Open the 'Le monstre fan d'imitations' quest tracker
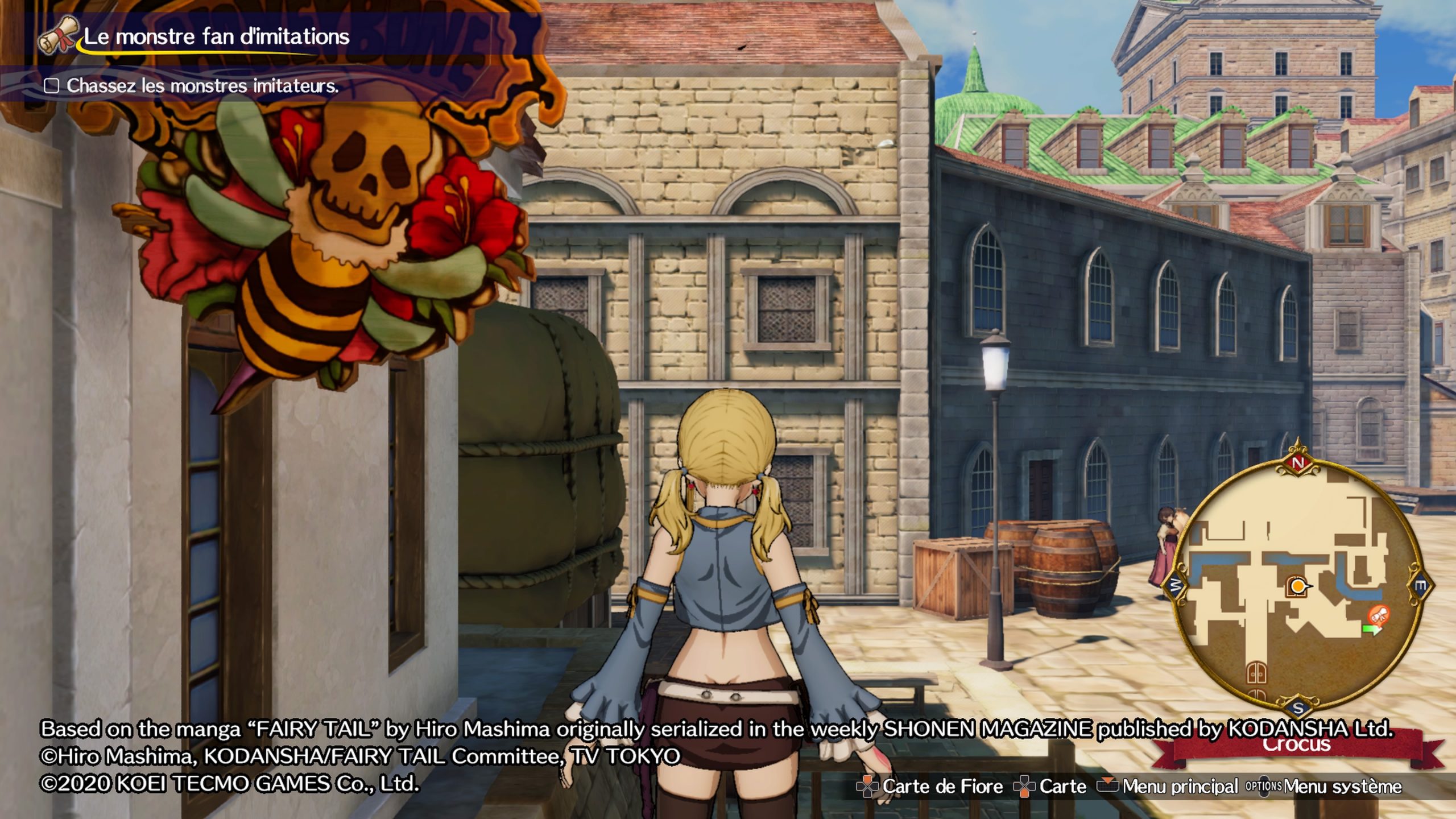Viewport: 1456px width, 819px height. (x=216, y=37)
